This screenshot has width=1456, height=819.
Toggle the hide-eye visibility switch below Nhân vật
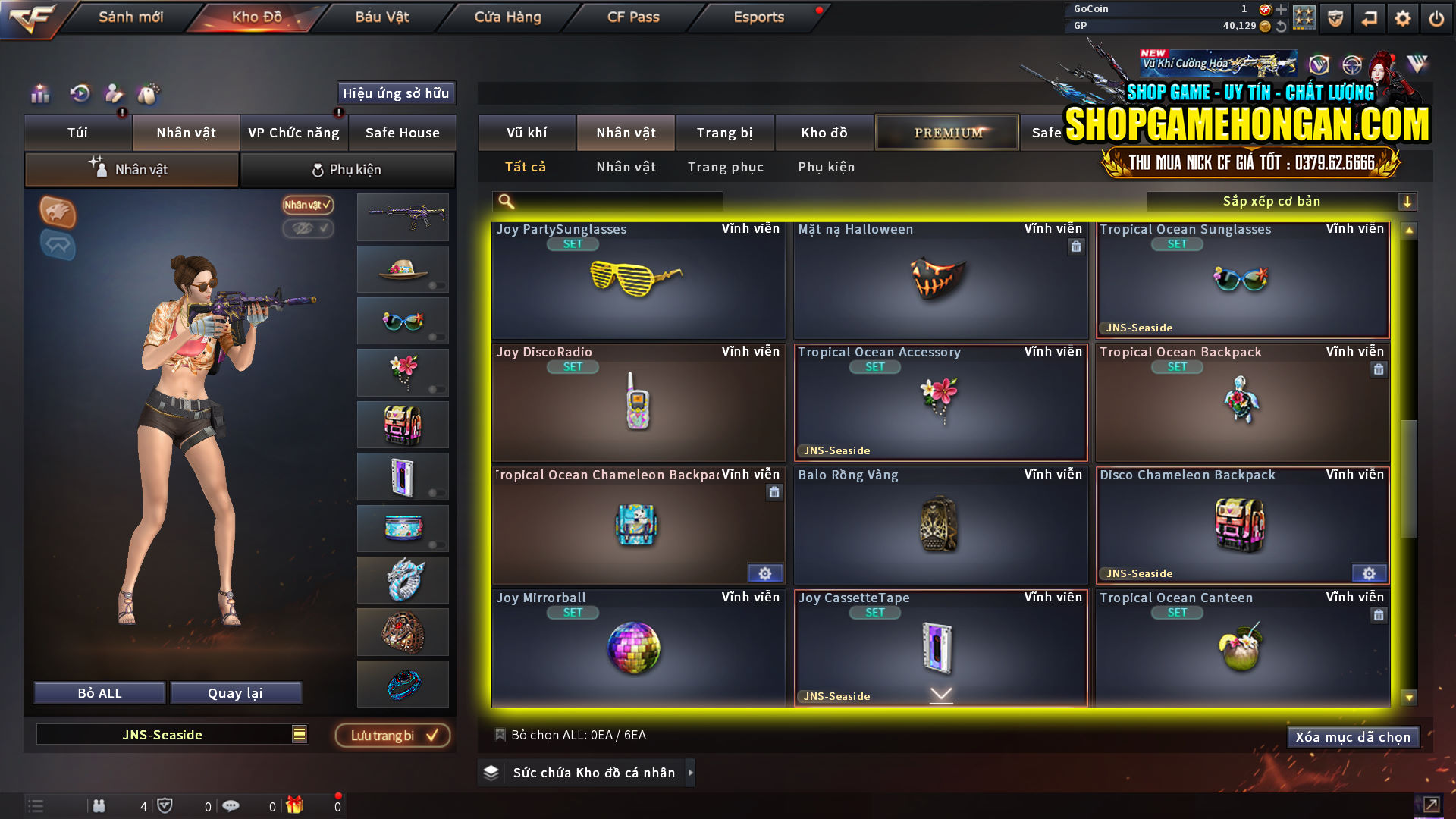pos(308,229)
